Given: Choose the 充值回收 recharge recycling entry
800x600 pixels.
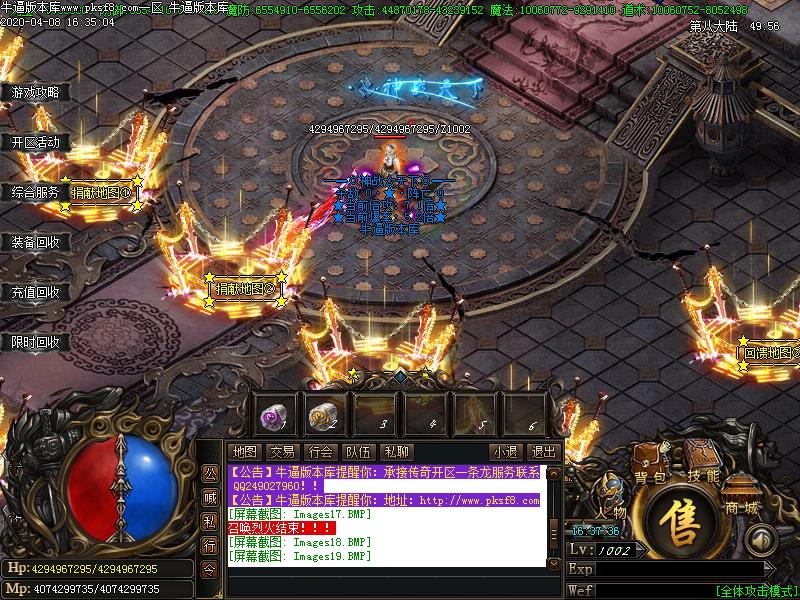Looking at the screenshot, I should [36, 292].
